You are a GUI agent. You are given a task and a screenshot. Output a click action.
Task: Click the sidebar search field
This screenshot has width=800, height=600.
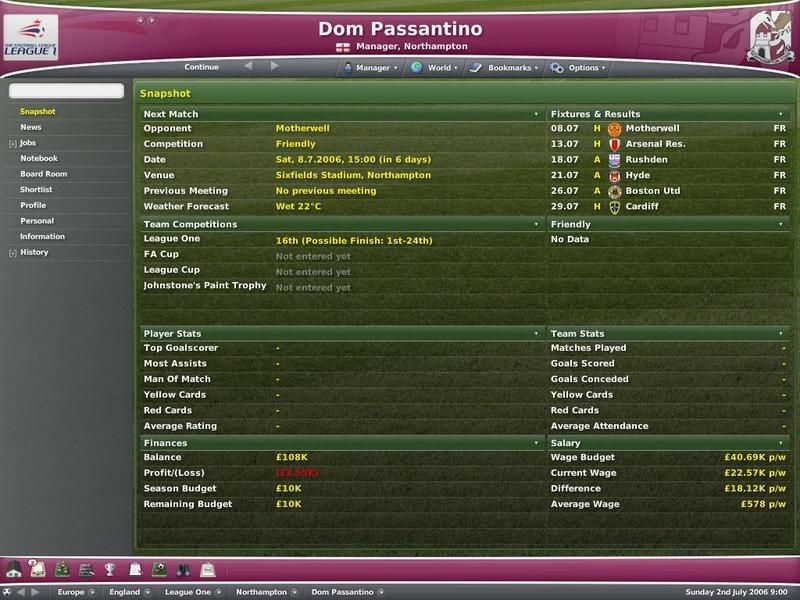coord(66,91)
